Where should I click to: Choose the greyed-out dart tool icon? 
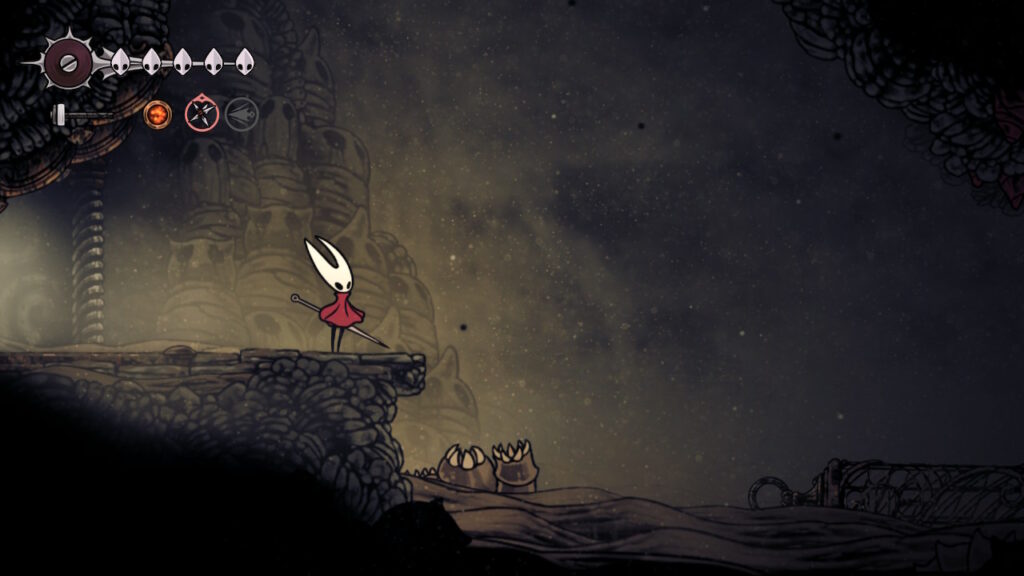pyautogui.click(x=241, y=114)
